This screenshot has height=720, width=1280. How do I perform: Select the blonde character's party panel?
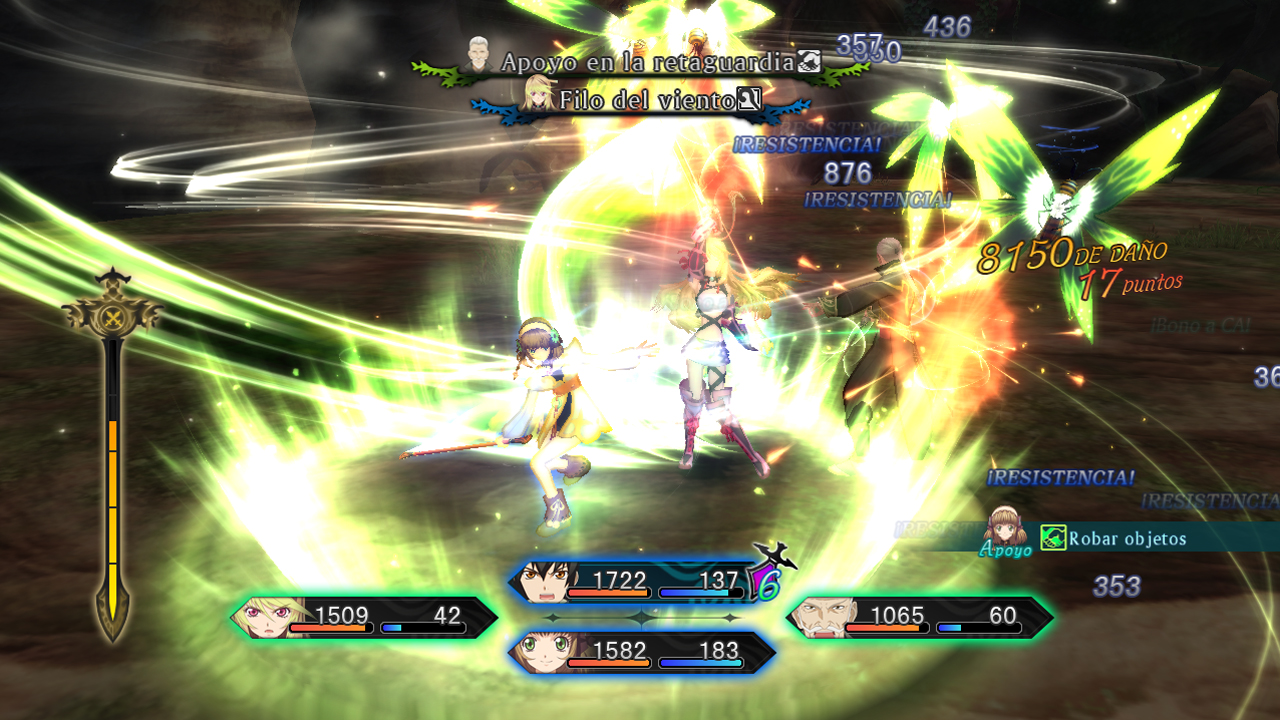click(x=364, y=618)
